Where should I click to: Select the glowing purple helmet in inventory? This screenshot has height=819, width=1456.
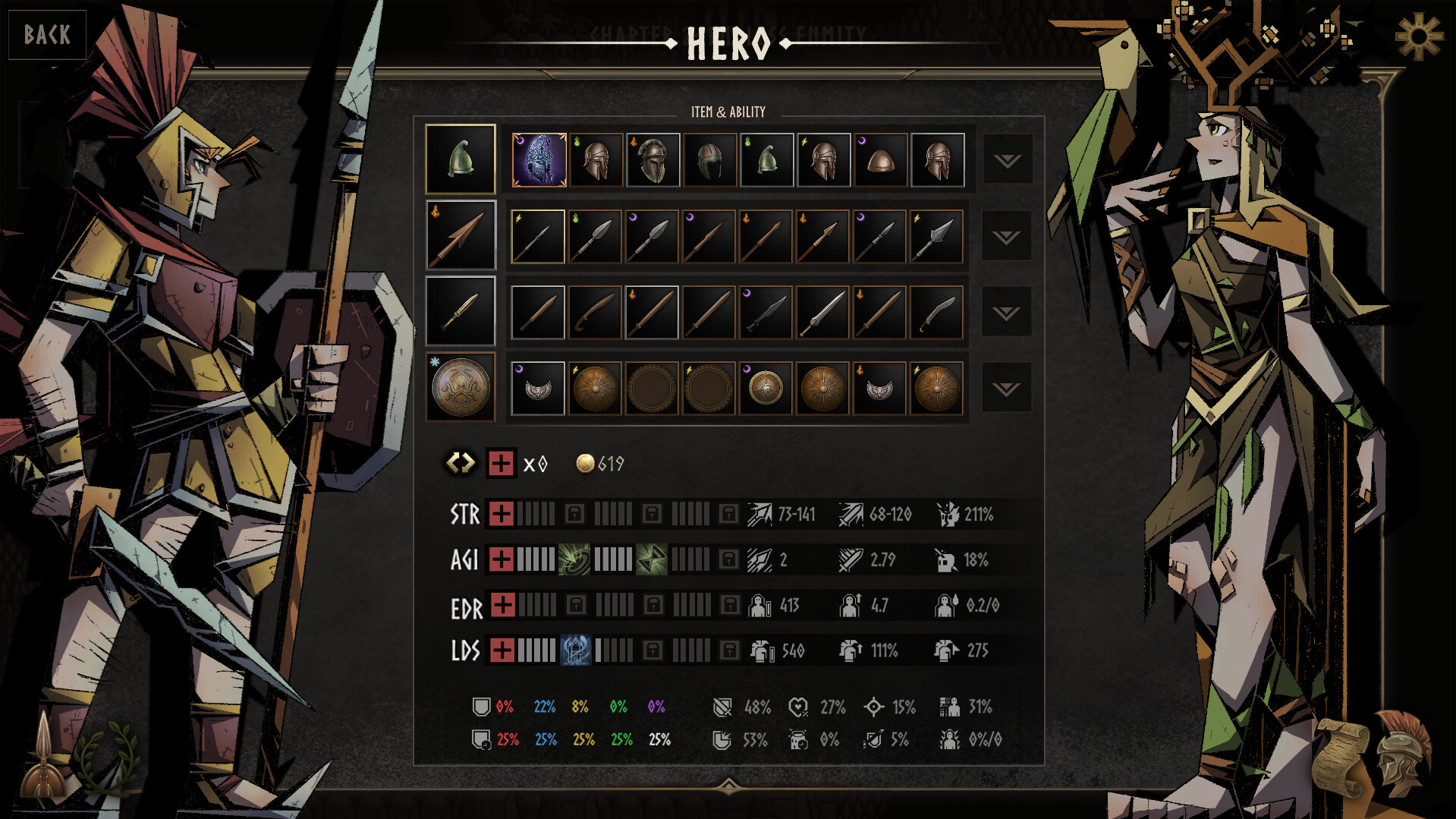tap(539, 159)
